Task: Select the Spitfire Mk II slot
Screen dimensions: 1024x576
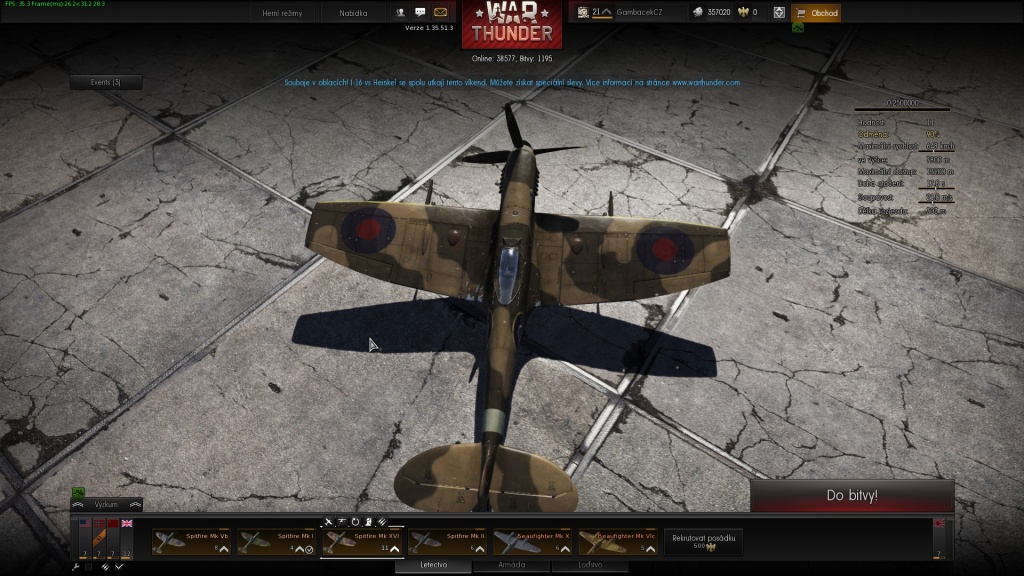Action: pos(447,541)
